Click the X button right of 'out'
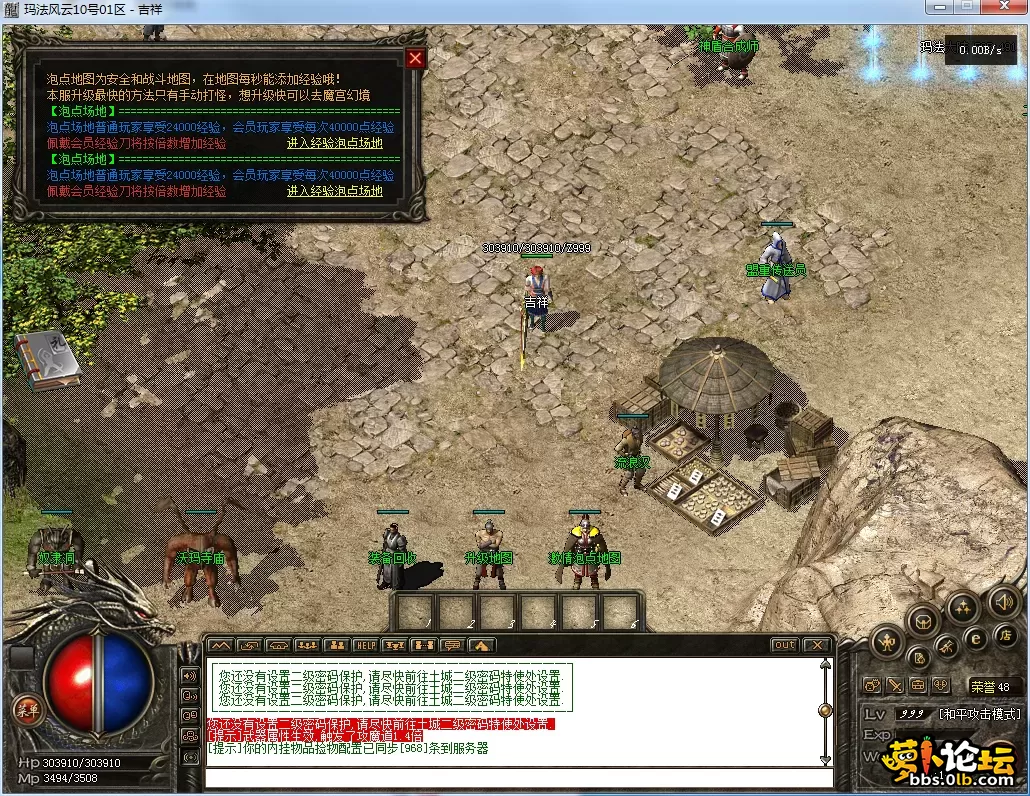This screenshot has height=796, width=1030. (x=817, y=645)
